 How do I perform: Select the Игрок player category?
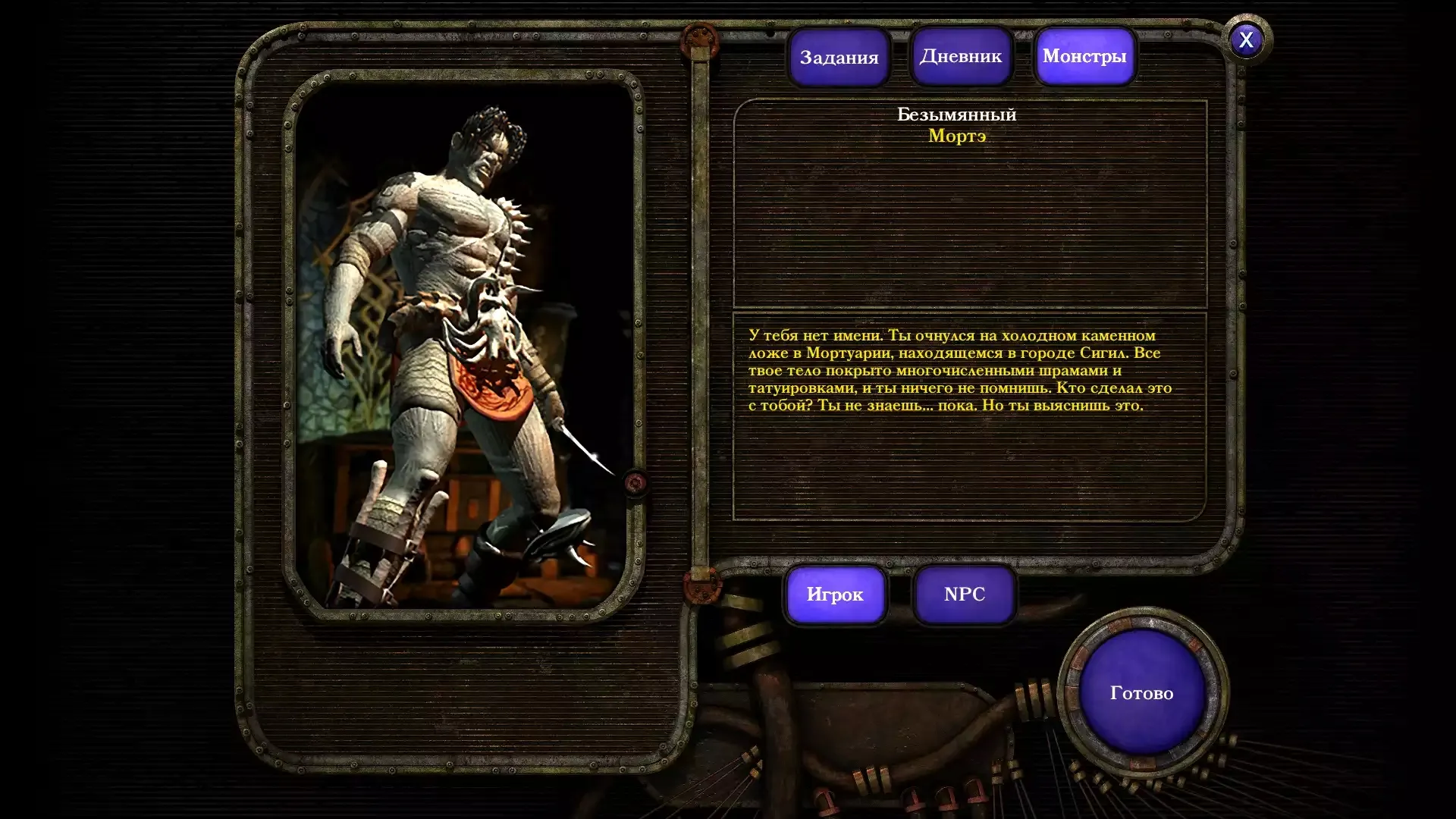[x=835, y=595]
